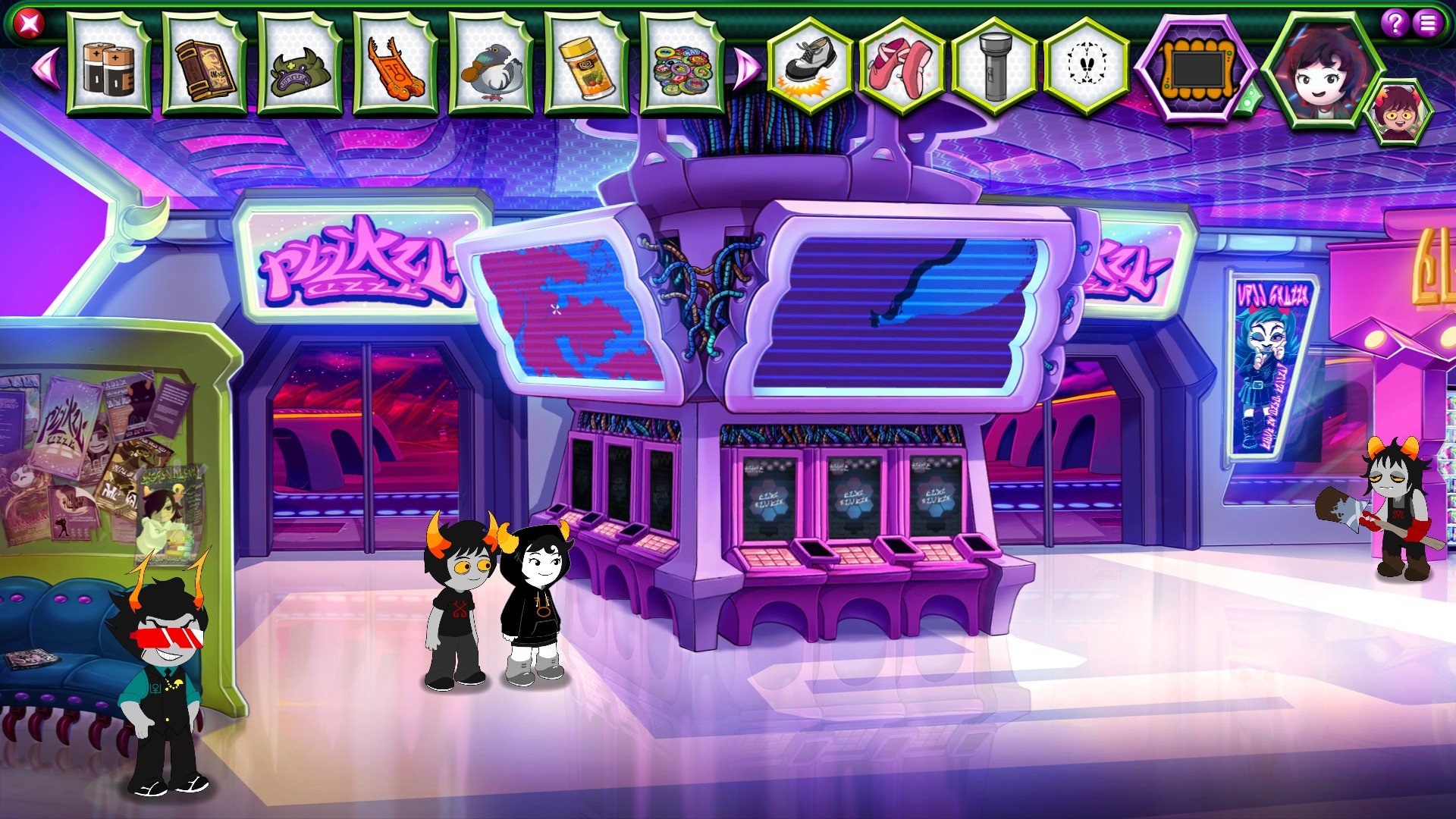The width and height of the screenshot is (1456, 819).
Task: Open the game menu button
Action: click(1428, 24)
